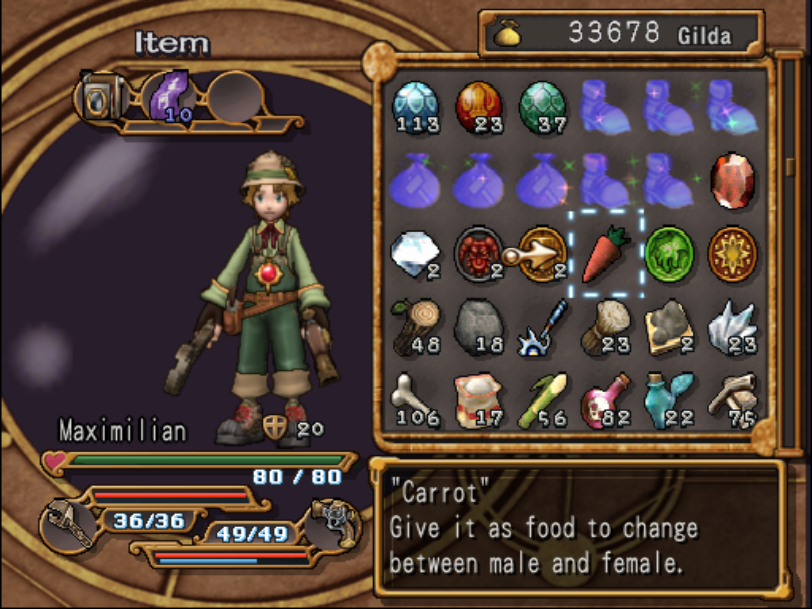Select the green bamboo stalk stack
This screenshot has height=609, width=812.
click(542, 400)
